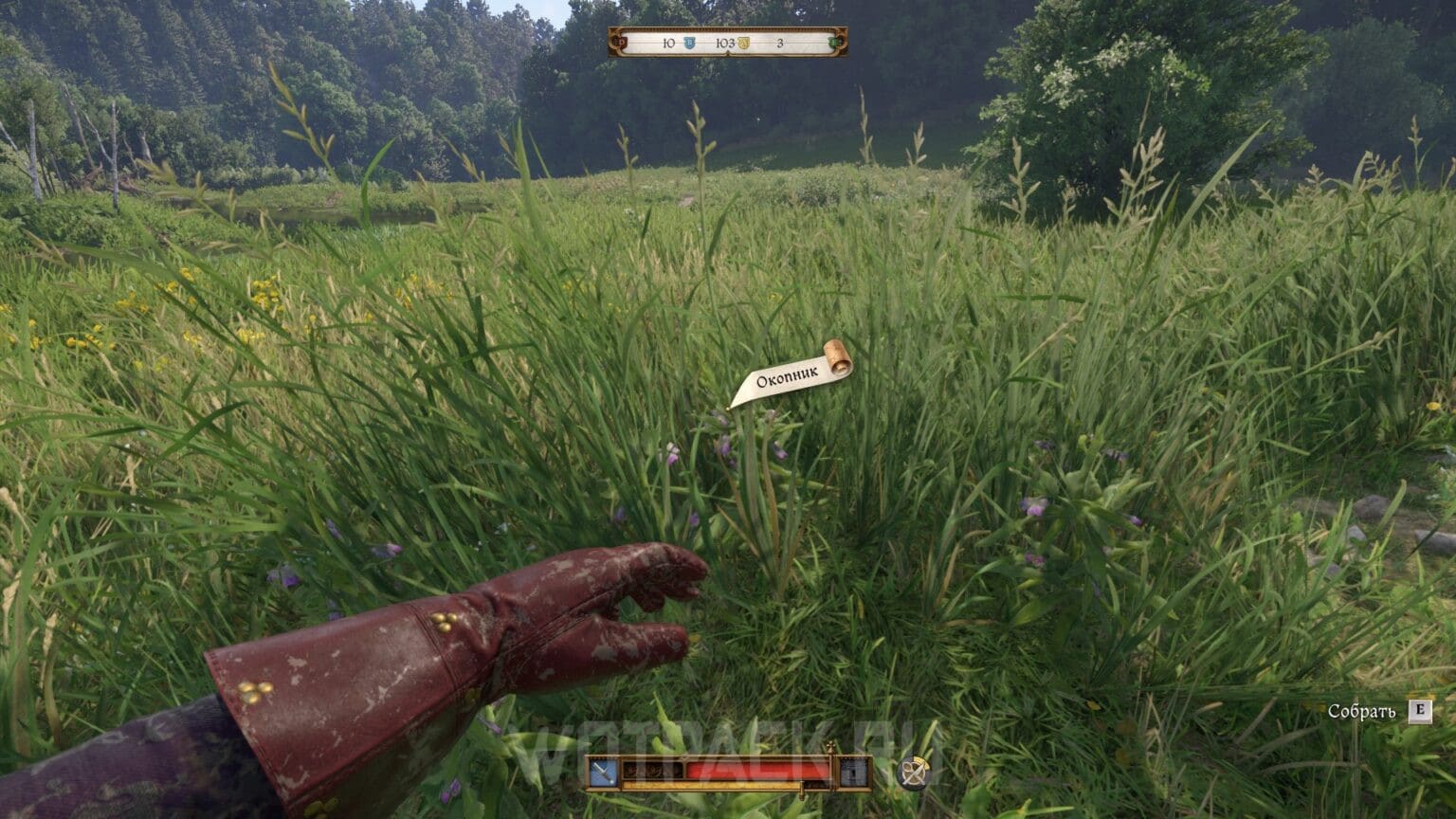The height and width of the screenshot is (819, 1456).
Task: Click the crossed-utensils food status icon
Action: pos(911,772)
